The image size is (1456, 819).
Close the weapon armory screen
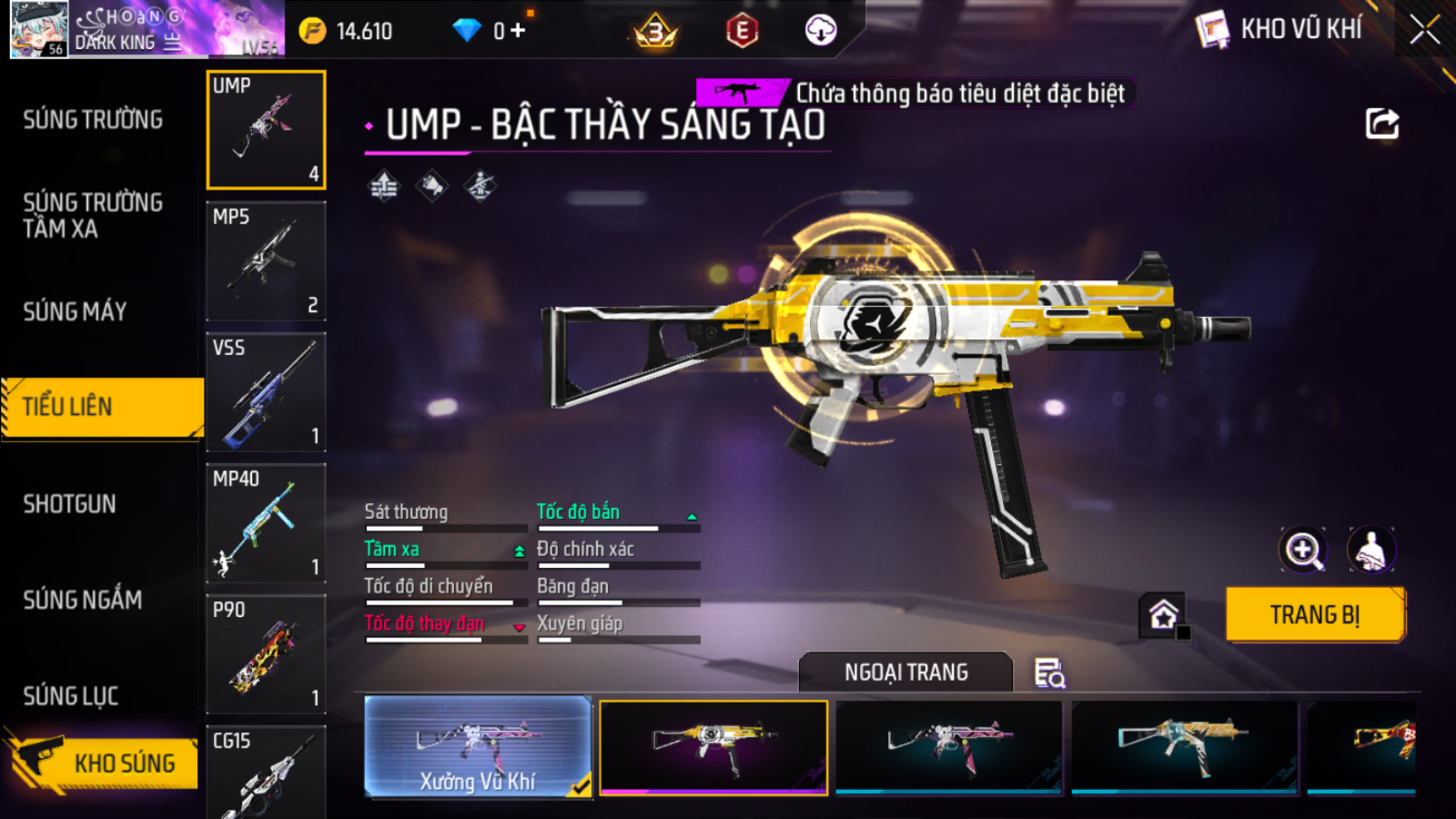tap(1424, 30)
